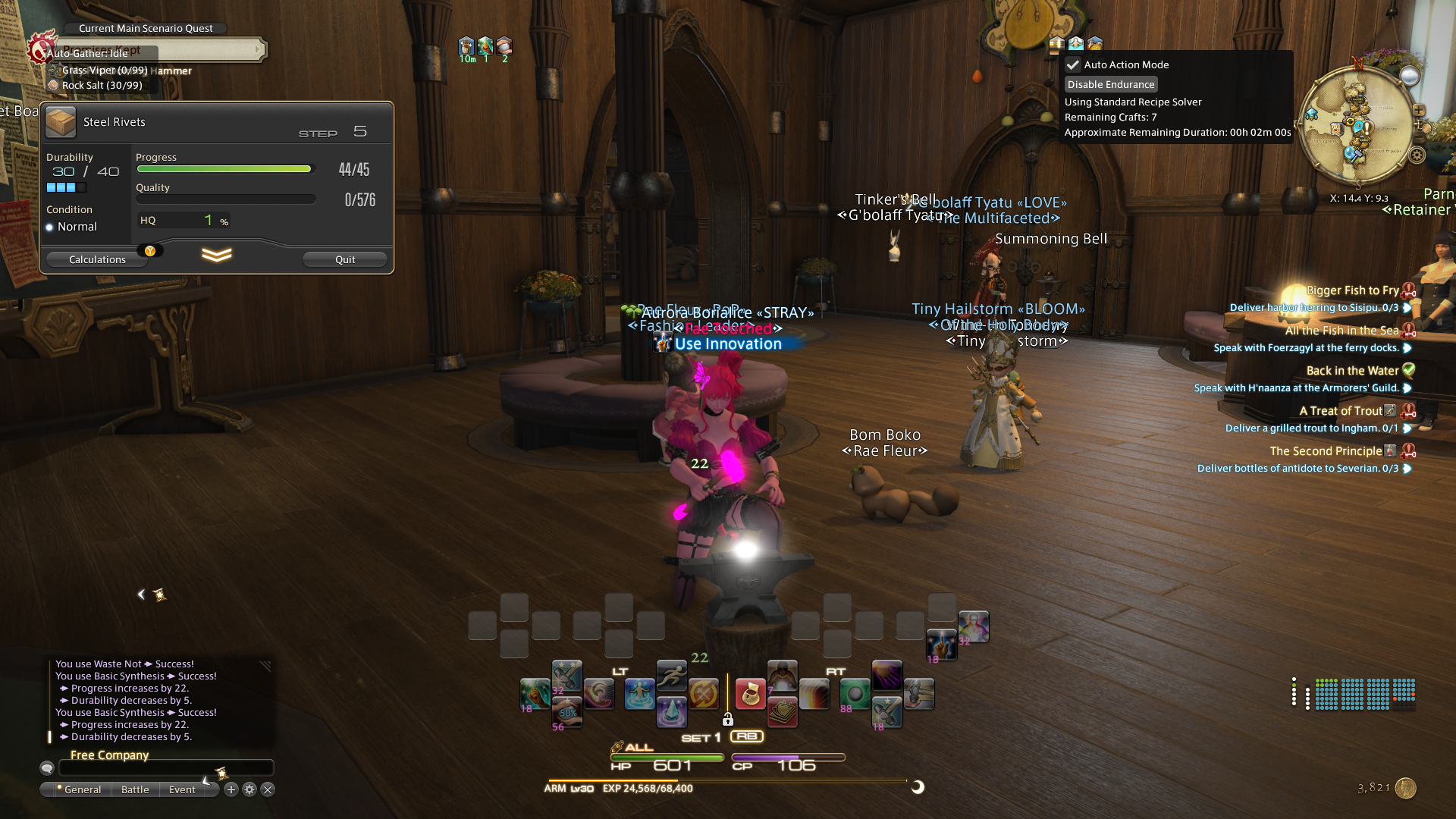Focus the chat text input box
This screenshot has width=1456, height=819.
(165, 768)
